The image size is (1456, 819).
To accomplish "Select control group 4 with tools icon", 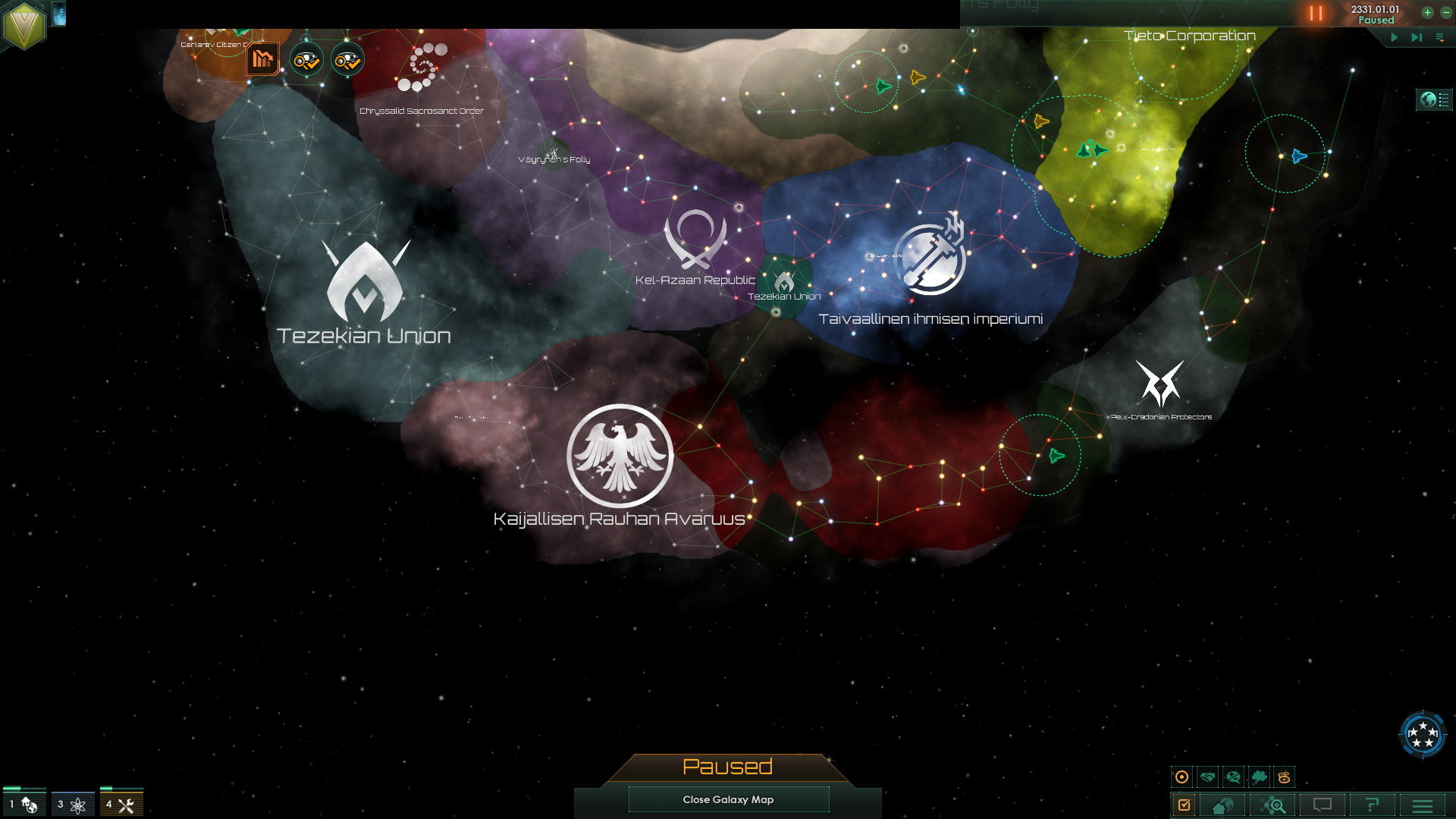I will coord(121,804).
